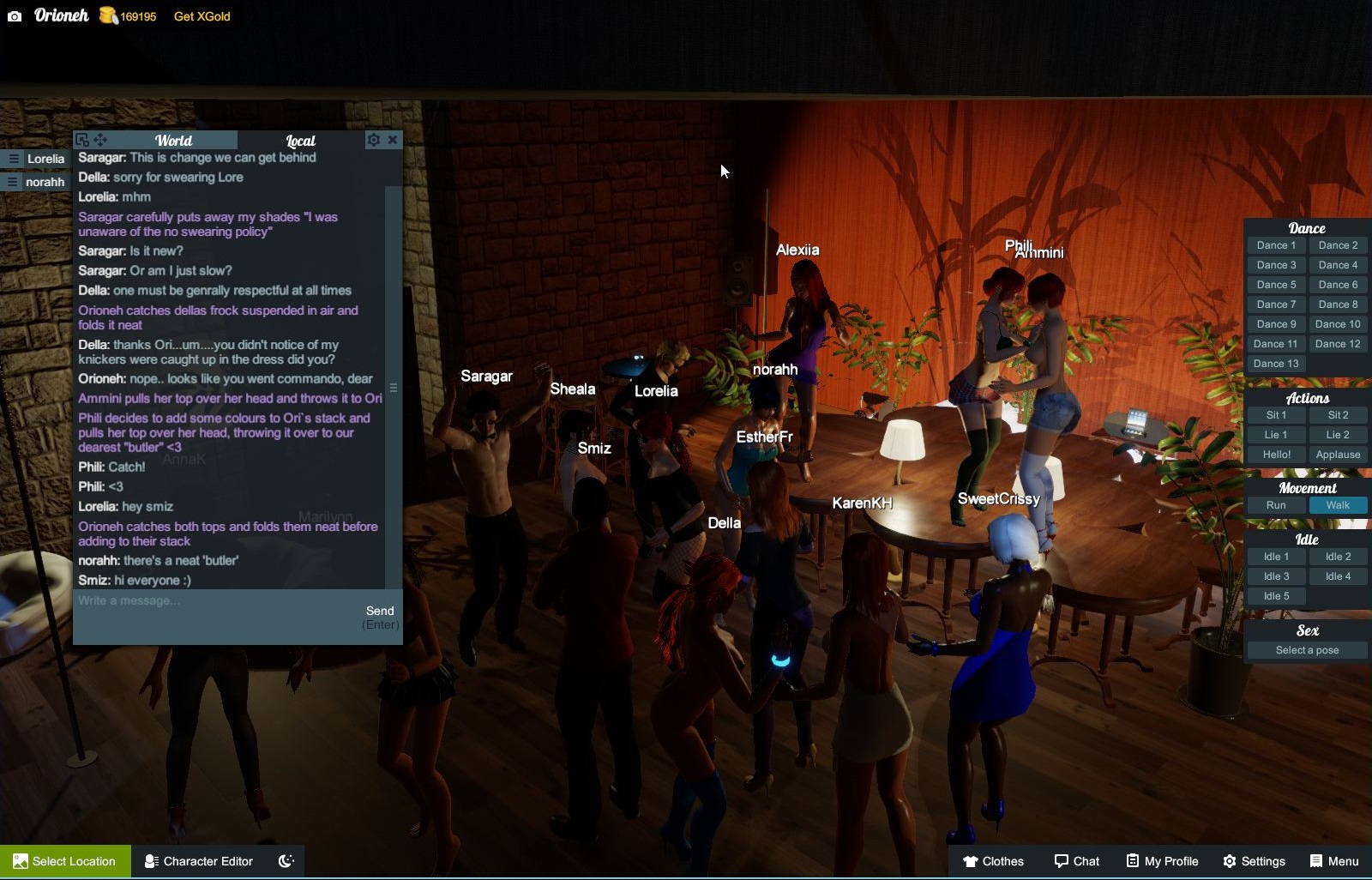Click the chat message input field
Image resolution: width=1372 pixels, height=880 pixels.
click(x=214, y=601)
